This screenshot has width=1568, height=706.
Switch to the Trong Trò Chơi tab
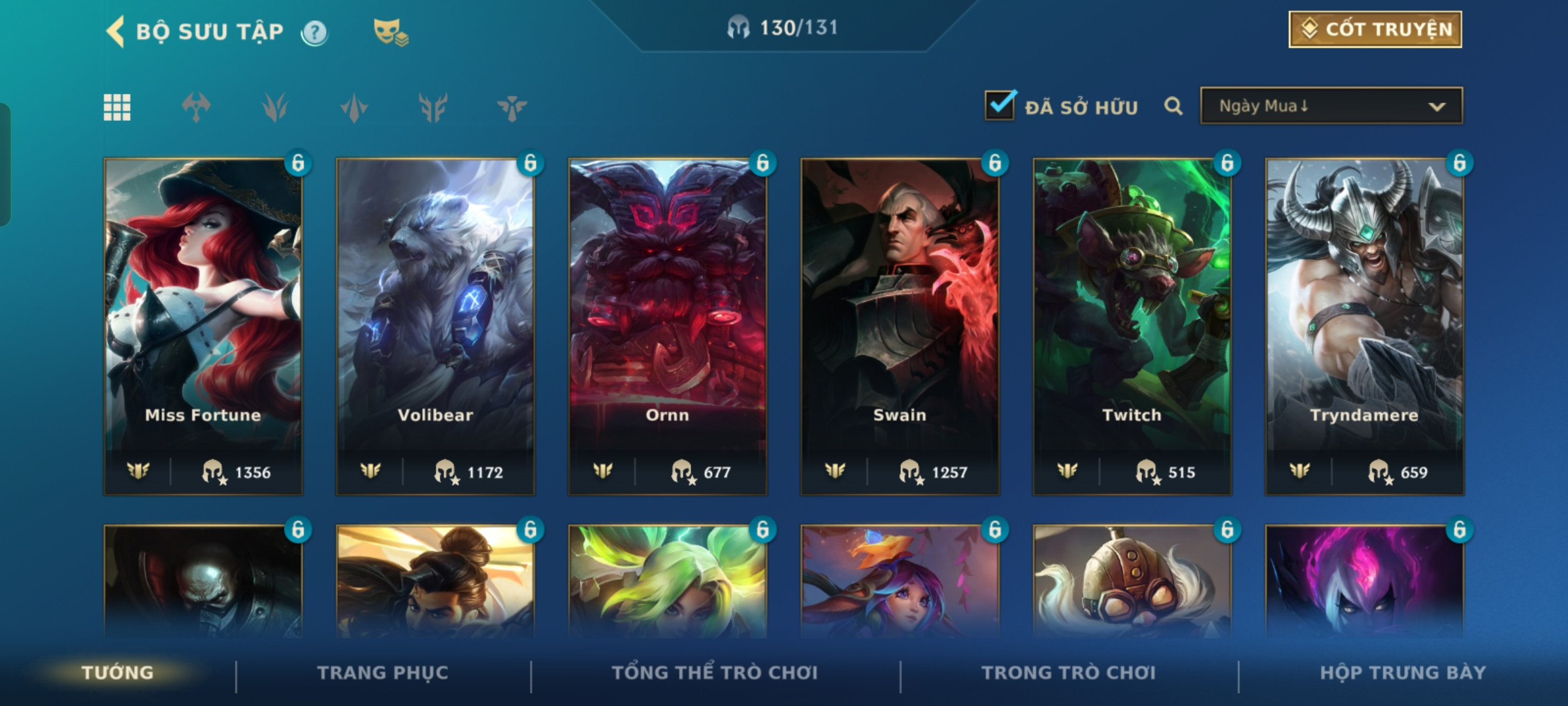pyautogui.click(x=1068, y=673)
